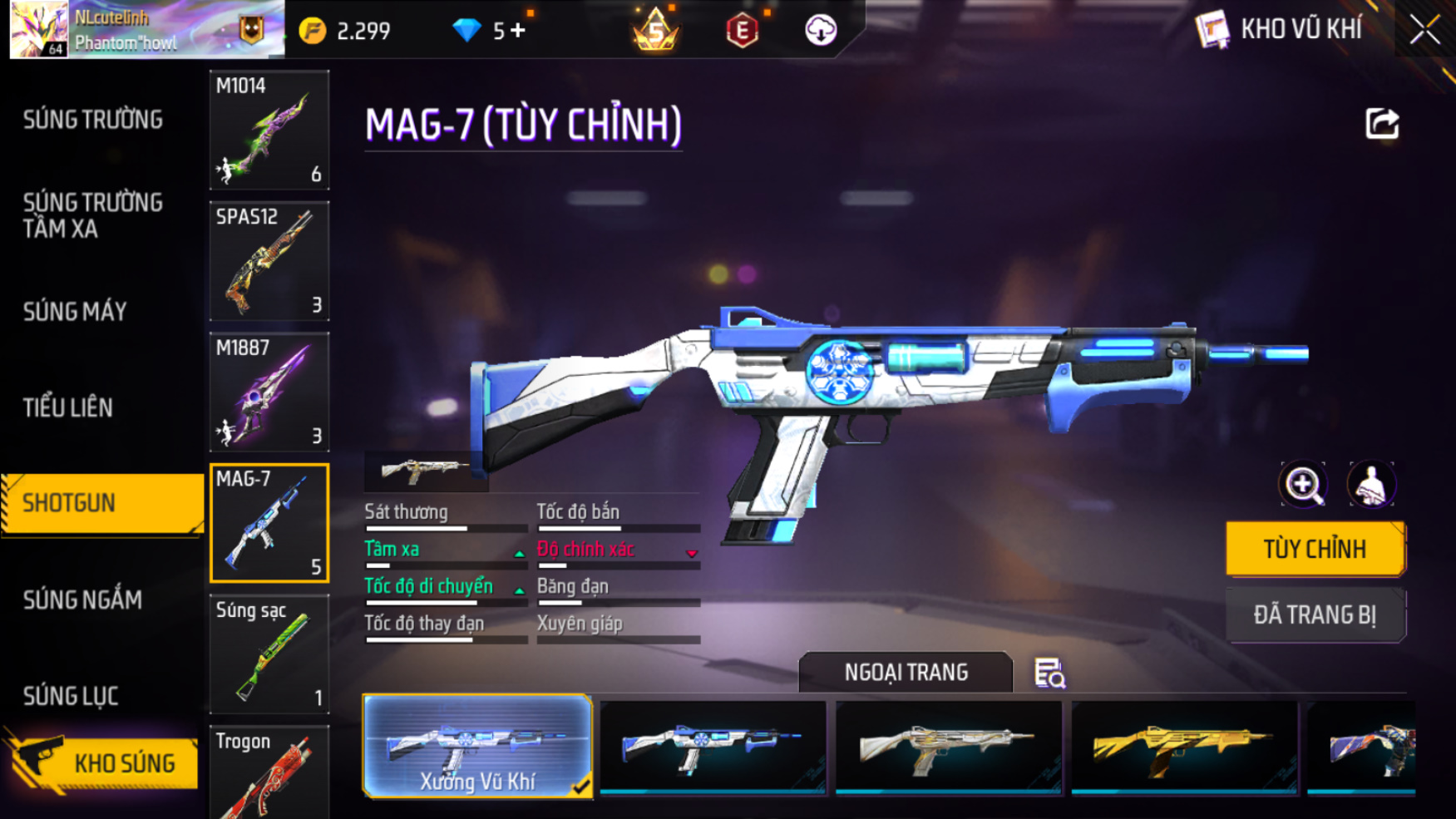Switch to Súng Trường Tầm Xa category
This screenshot has width=1456, height=819.
(93, 215)
